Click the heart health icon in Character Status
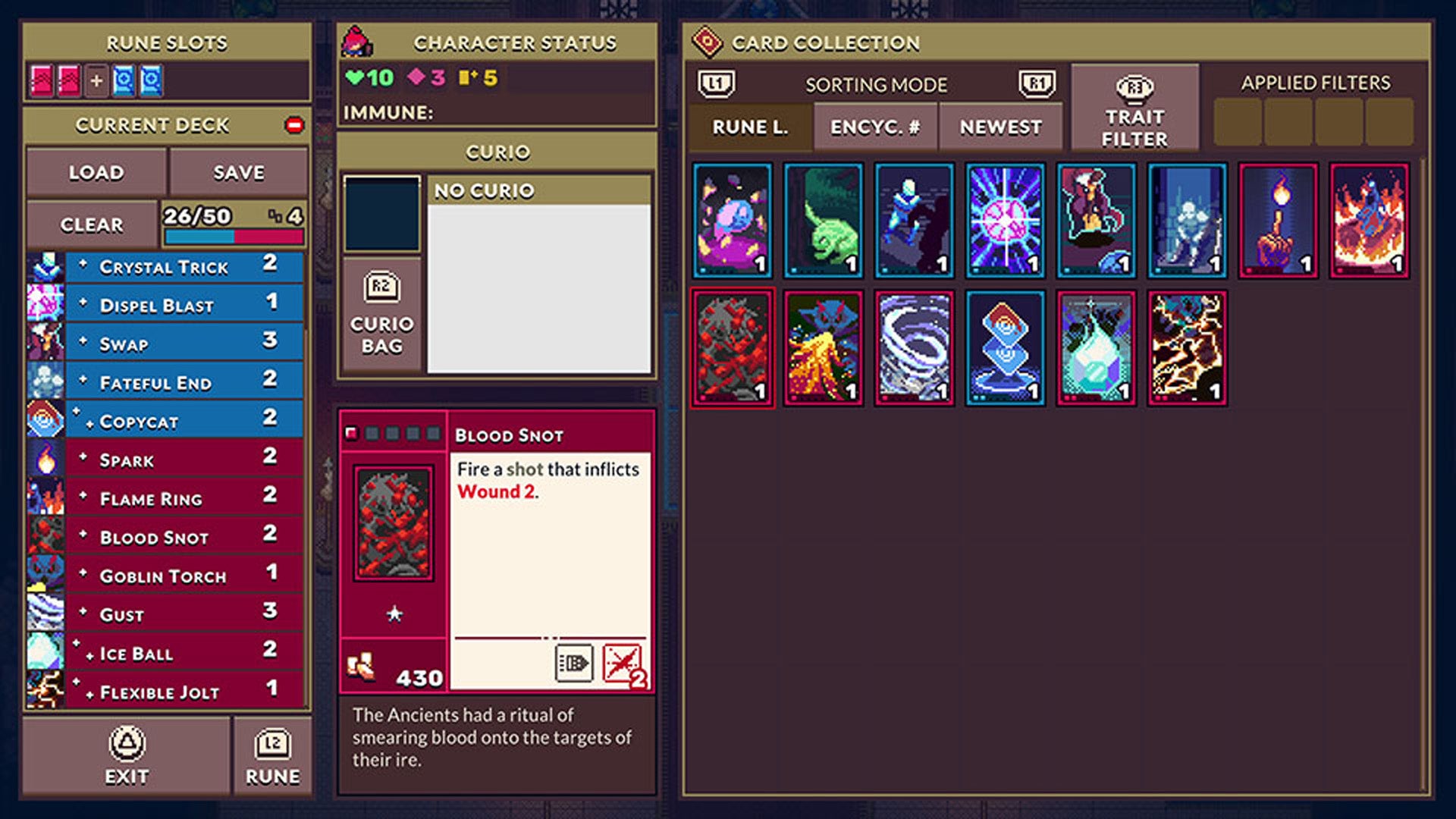1456x819 pixels. (354, 76)
